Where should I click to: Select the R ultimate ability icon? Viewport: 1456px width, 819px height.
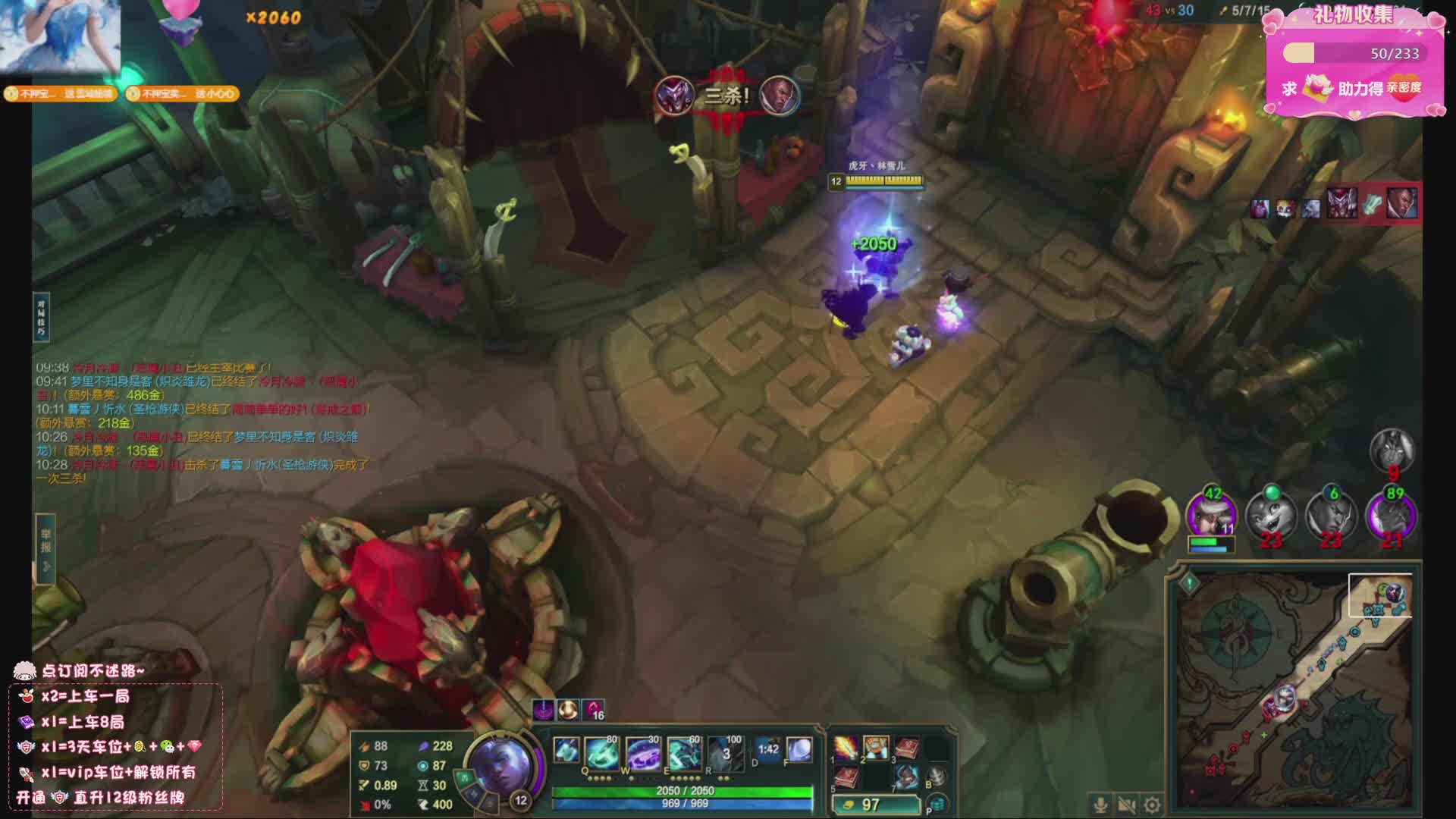(x=725, y=753)
